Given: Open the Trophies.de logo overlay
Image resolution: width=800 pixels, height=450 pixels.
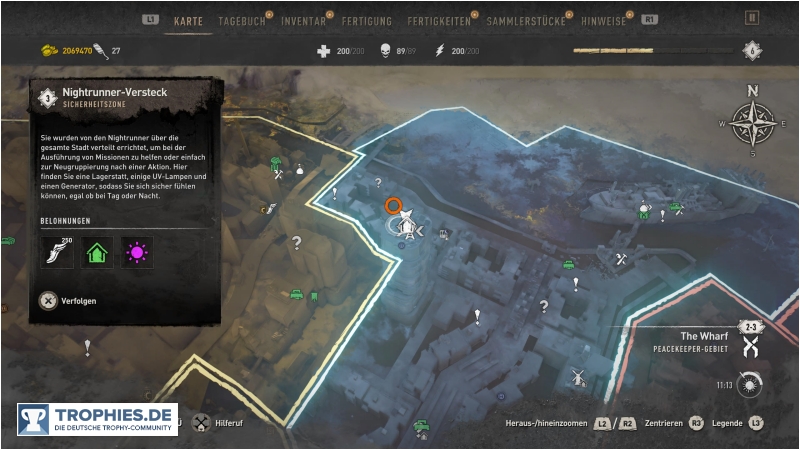Looking at the screenshot, I should [97, 419].
